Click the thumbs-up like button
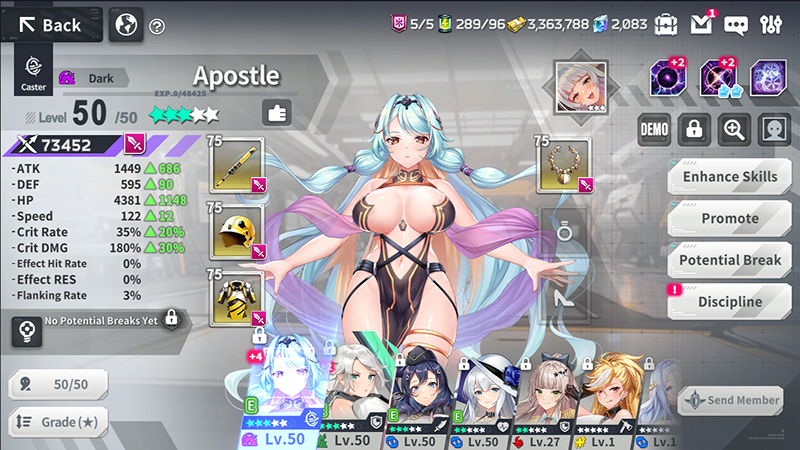The height and width of the screenshot is (450, 800). coord(277,113)
